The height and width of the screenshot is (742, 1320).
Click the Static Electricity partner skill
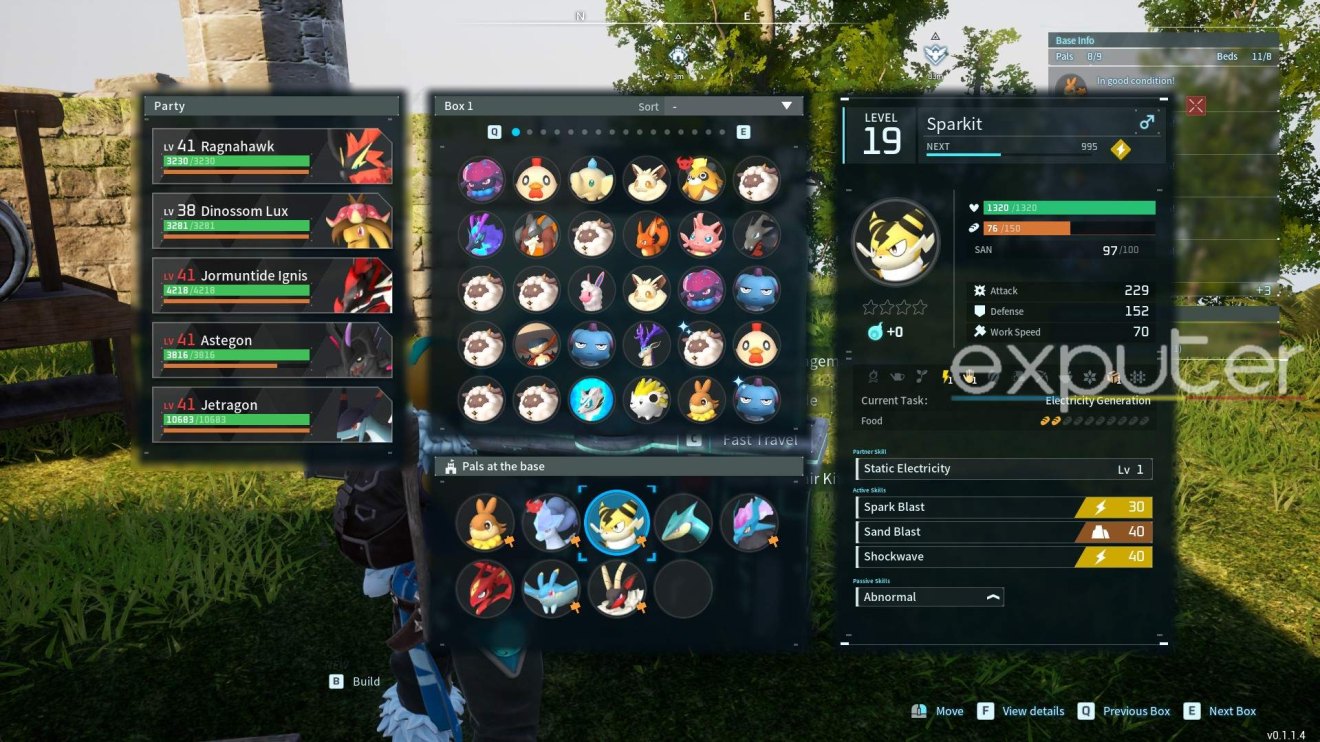tap(1003, 468)
